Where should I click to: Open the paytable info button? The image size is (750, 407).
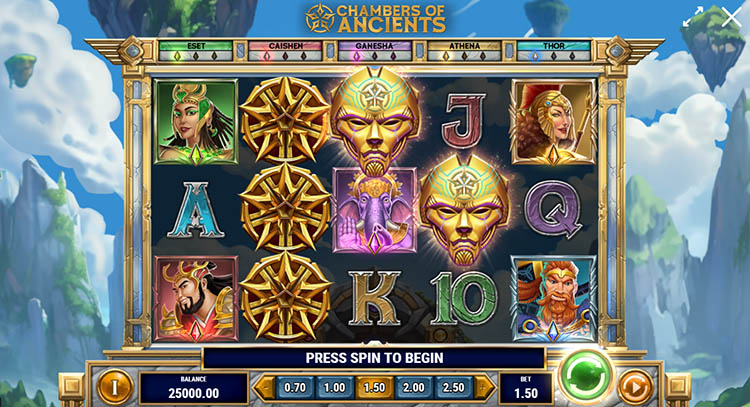click(x=115, y=386)
